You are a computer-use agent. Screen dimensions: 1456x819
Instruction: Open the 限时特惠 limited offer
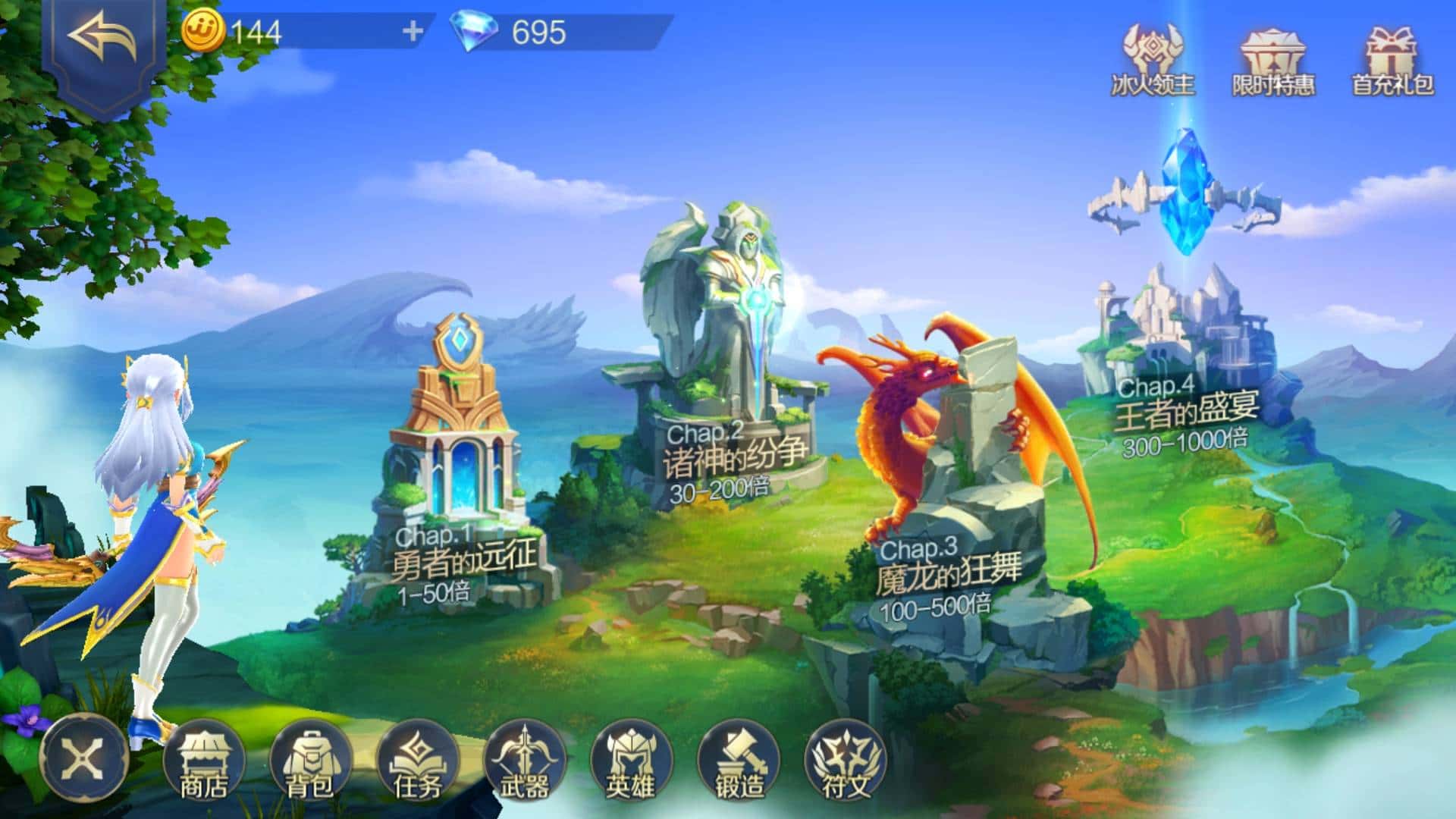tap(1273, 62)
